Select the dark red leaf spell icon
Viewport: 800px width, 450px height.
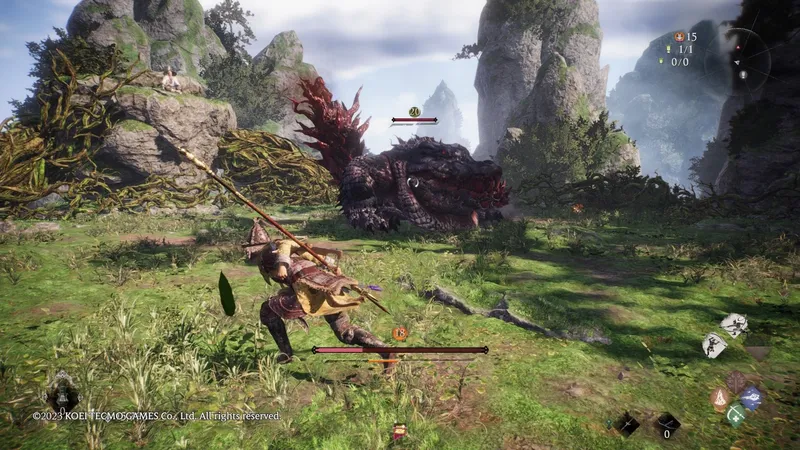pos(736,382)
